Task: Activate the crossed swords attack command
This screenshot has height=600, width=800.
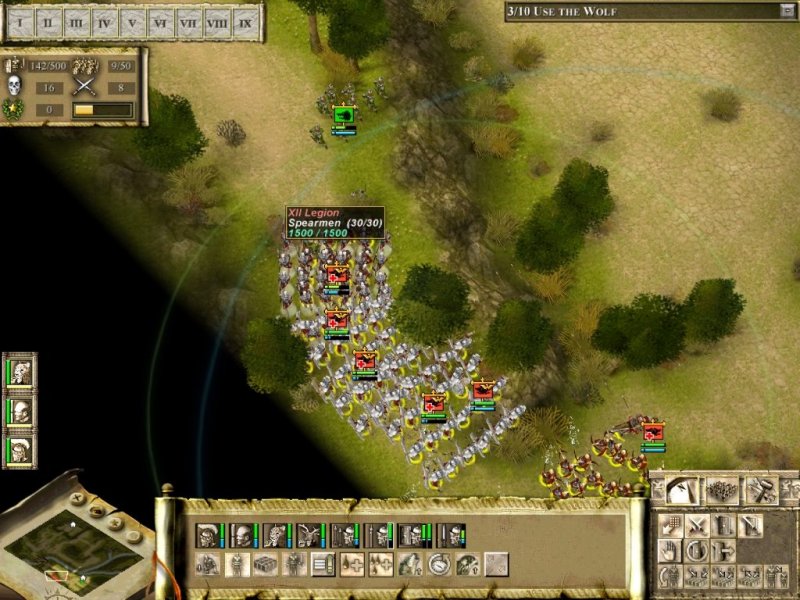Action: (697, 526)
